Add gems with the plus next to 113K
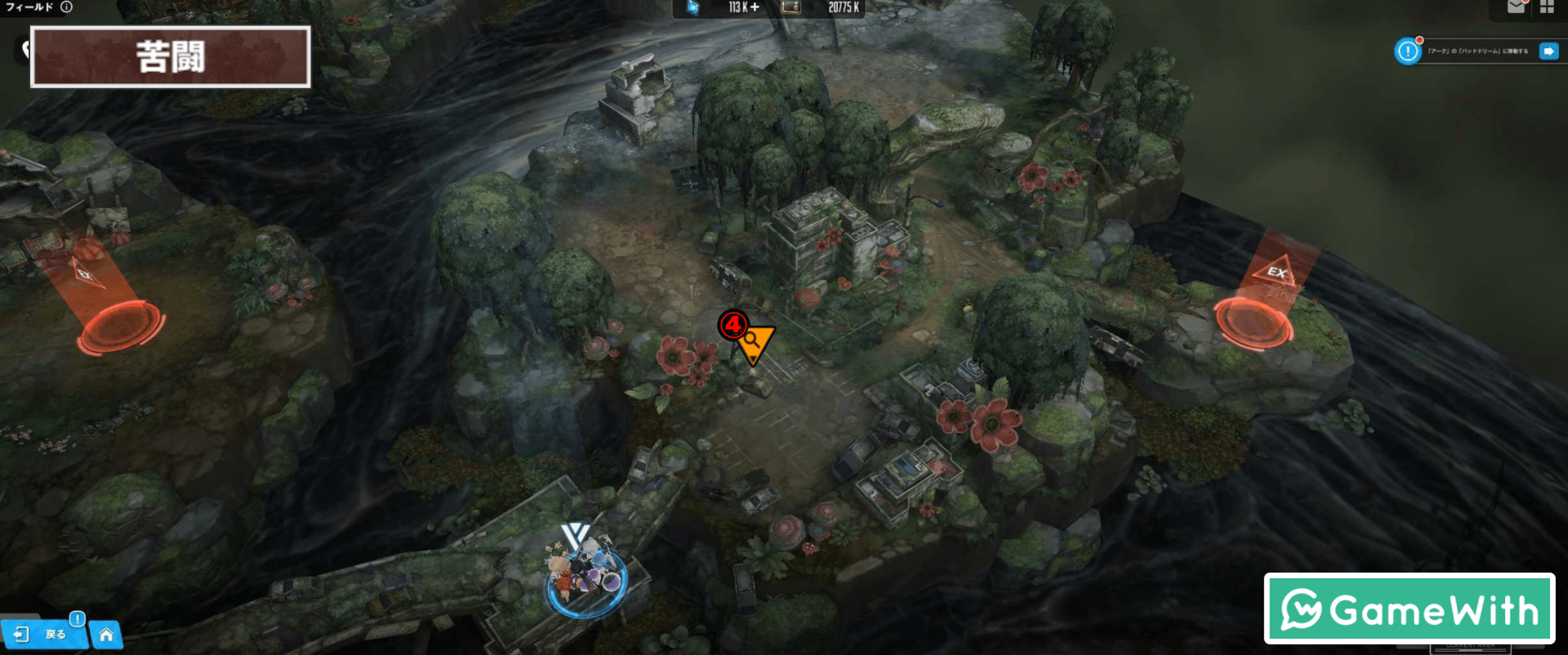The height and width of the screenshot is (655, 1568). tap(755, 7)
